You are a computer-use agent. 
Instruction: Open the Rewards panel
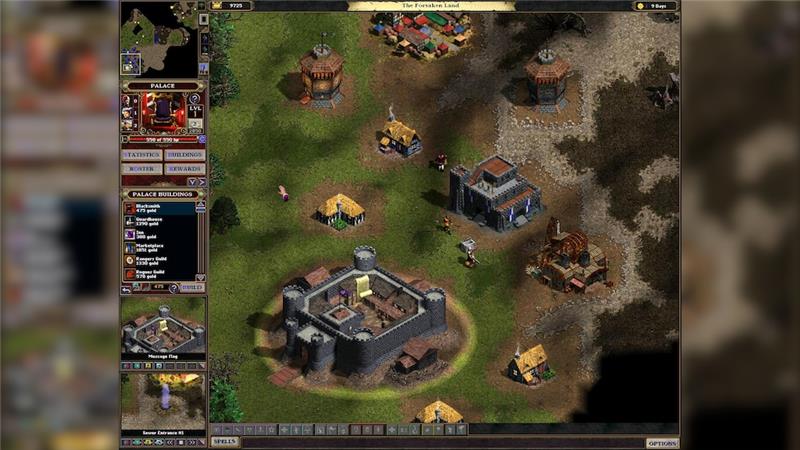[185, 169]
